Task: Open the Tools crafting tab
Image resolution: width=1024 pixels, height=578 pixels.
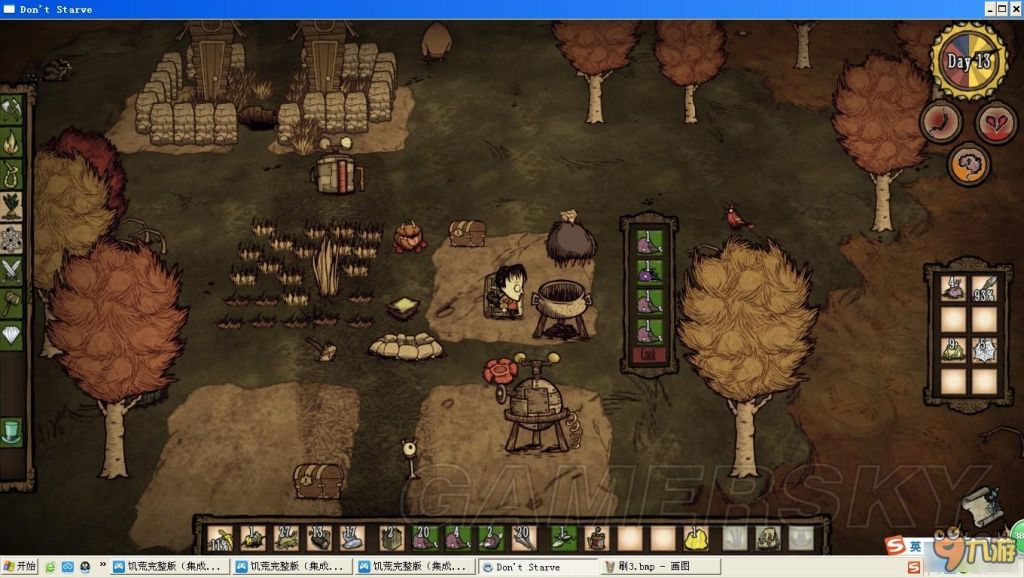Action: [x=13, y=108]
